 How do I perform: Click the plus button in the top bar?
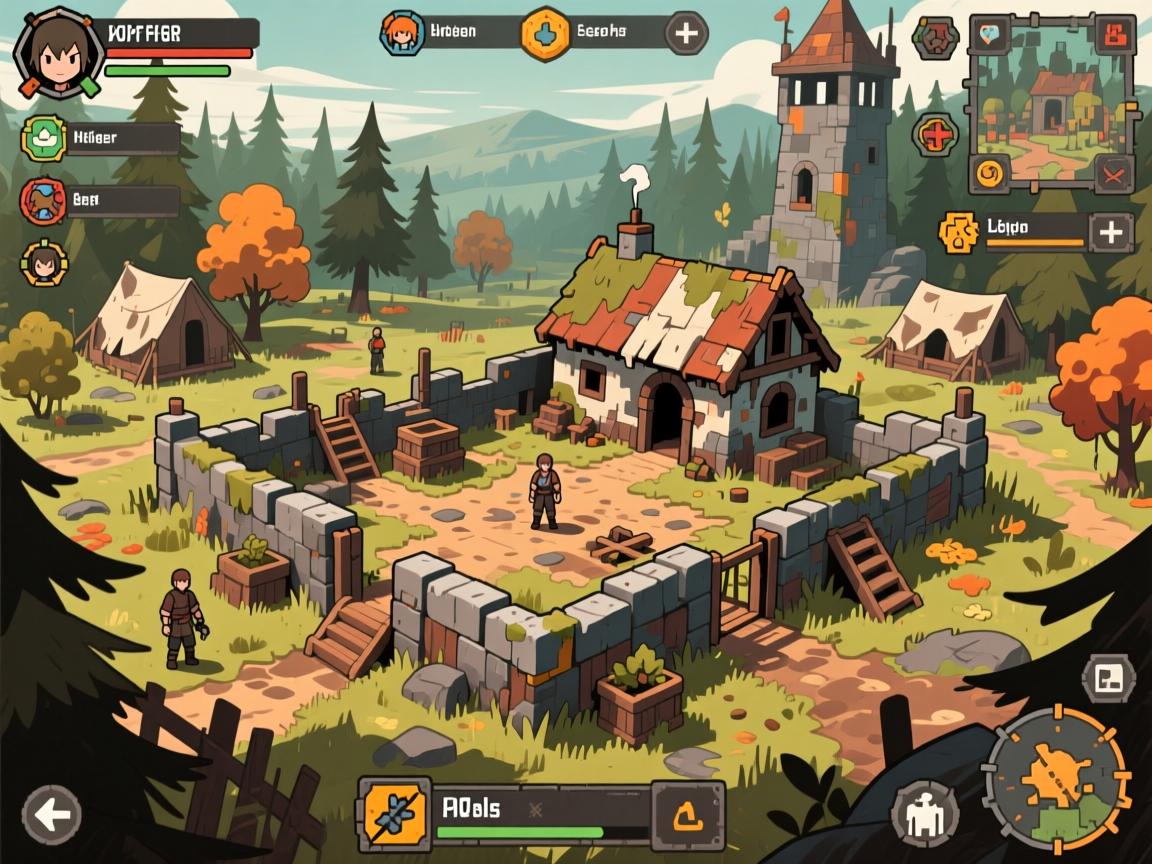point(686,32)
